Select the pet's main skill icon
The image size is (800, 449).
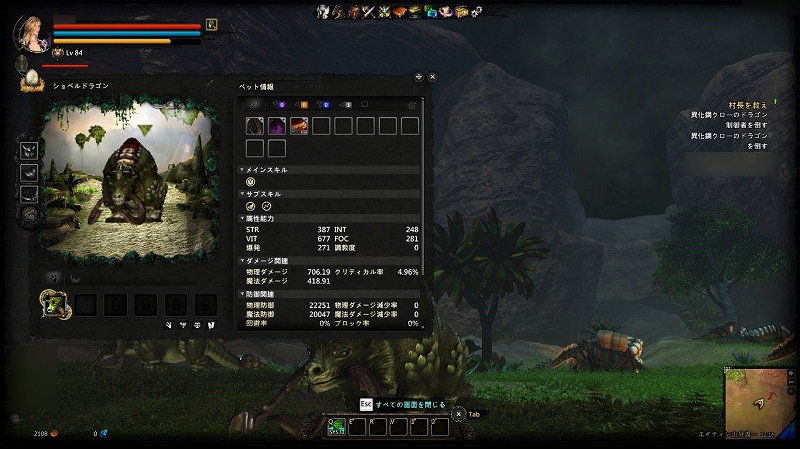point(251,182)
